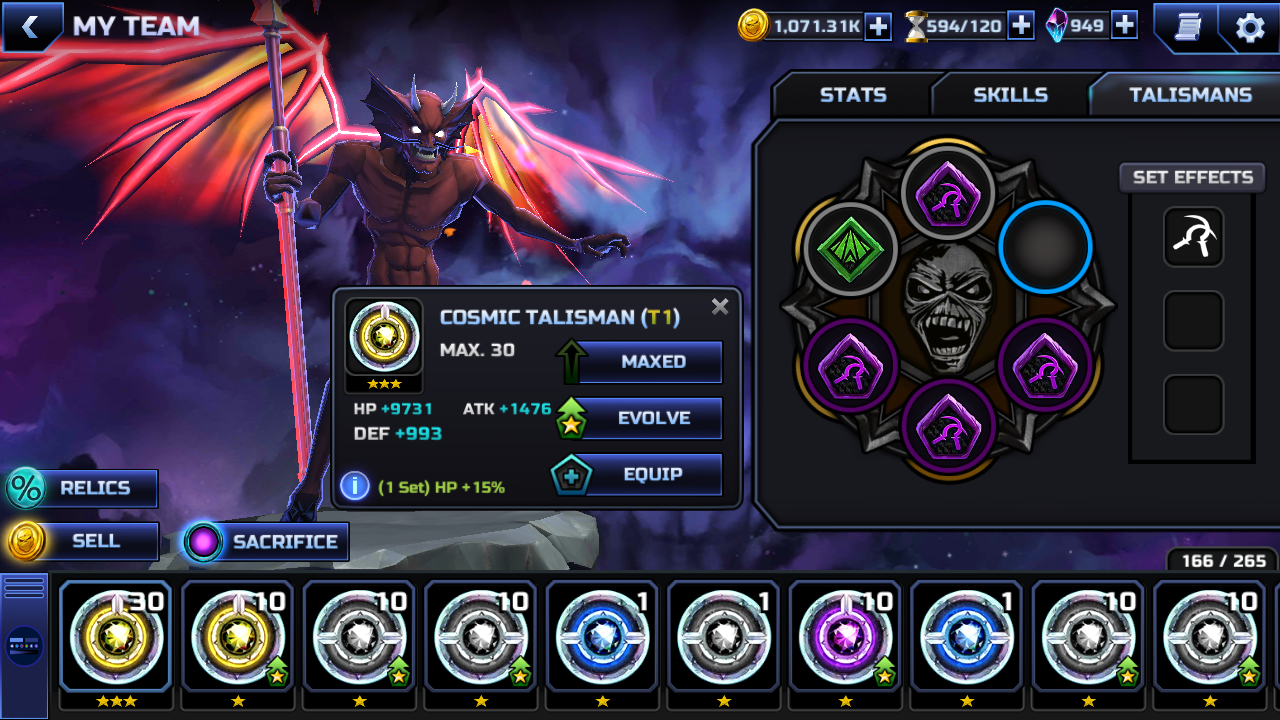This screenshot has width=1280, height=720.
Task: Equip the Cosmic Talisman
Action: (x=652, y=475)
